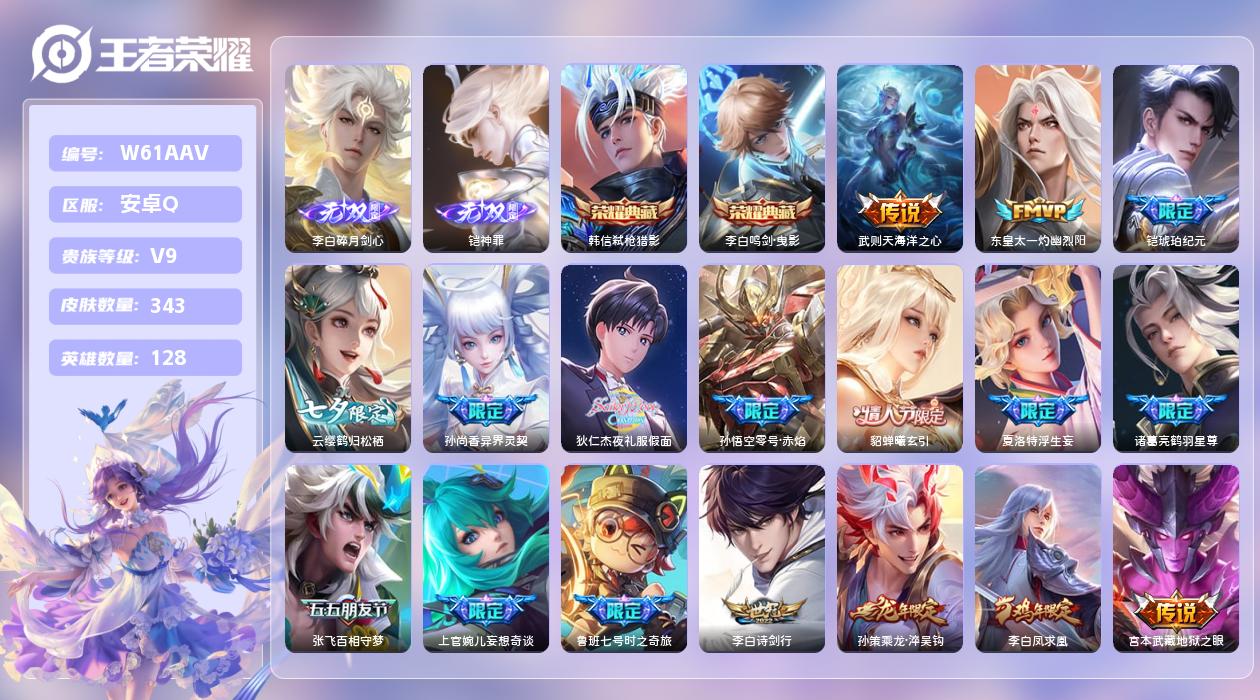This screenshot has height=700, width=1260.
Task: Choose the 铠神罪 skin card
Action: pos(486,158)
